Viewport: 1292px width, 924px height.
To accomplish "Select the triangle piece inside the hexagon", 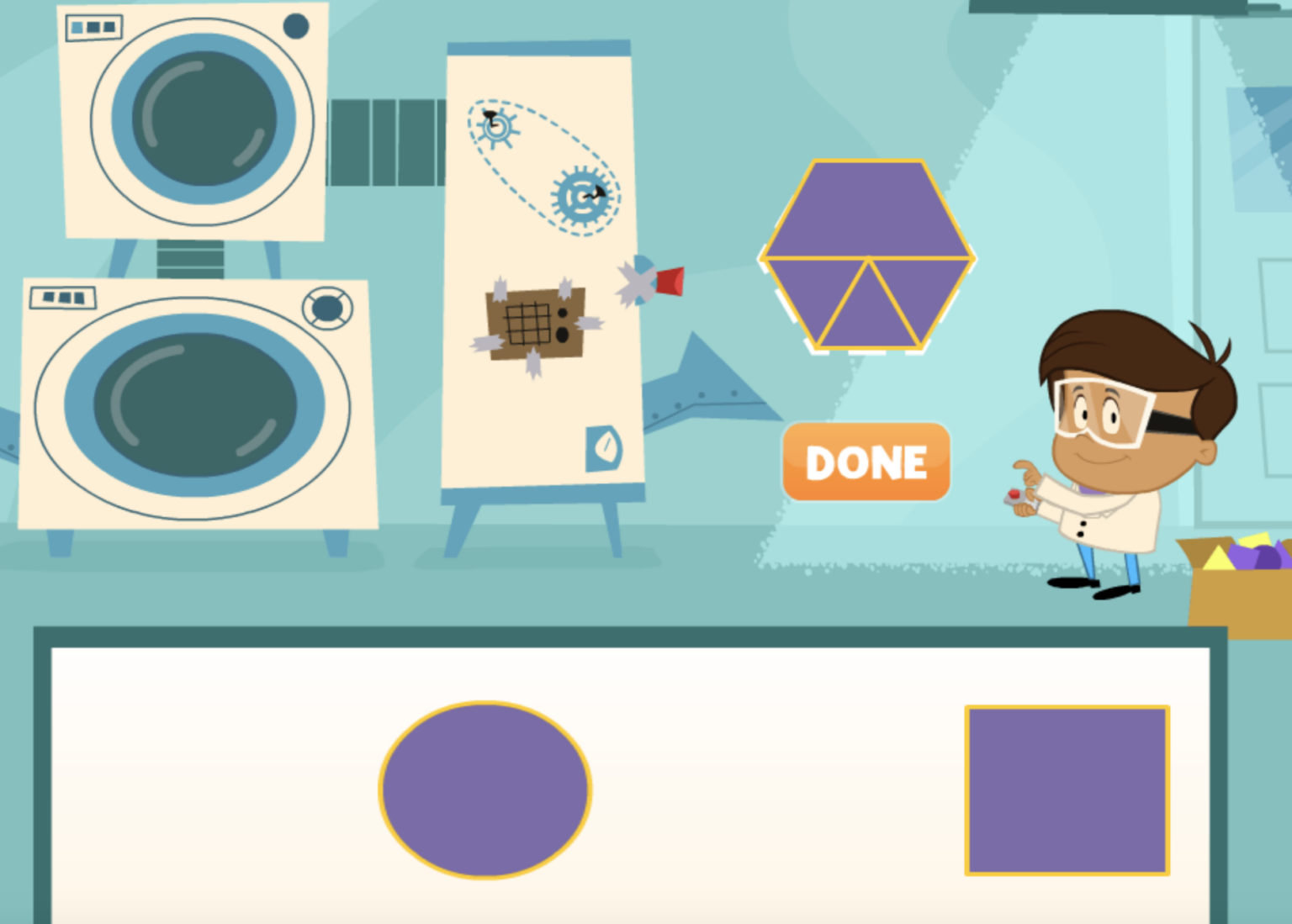I will tap(868, 315).
